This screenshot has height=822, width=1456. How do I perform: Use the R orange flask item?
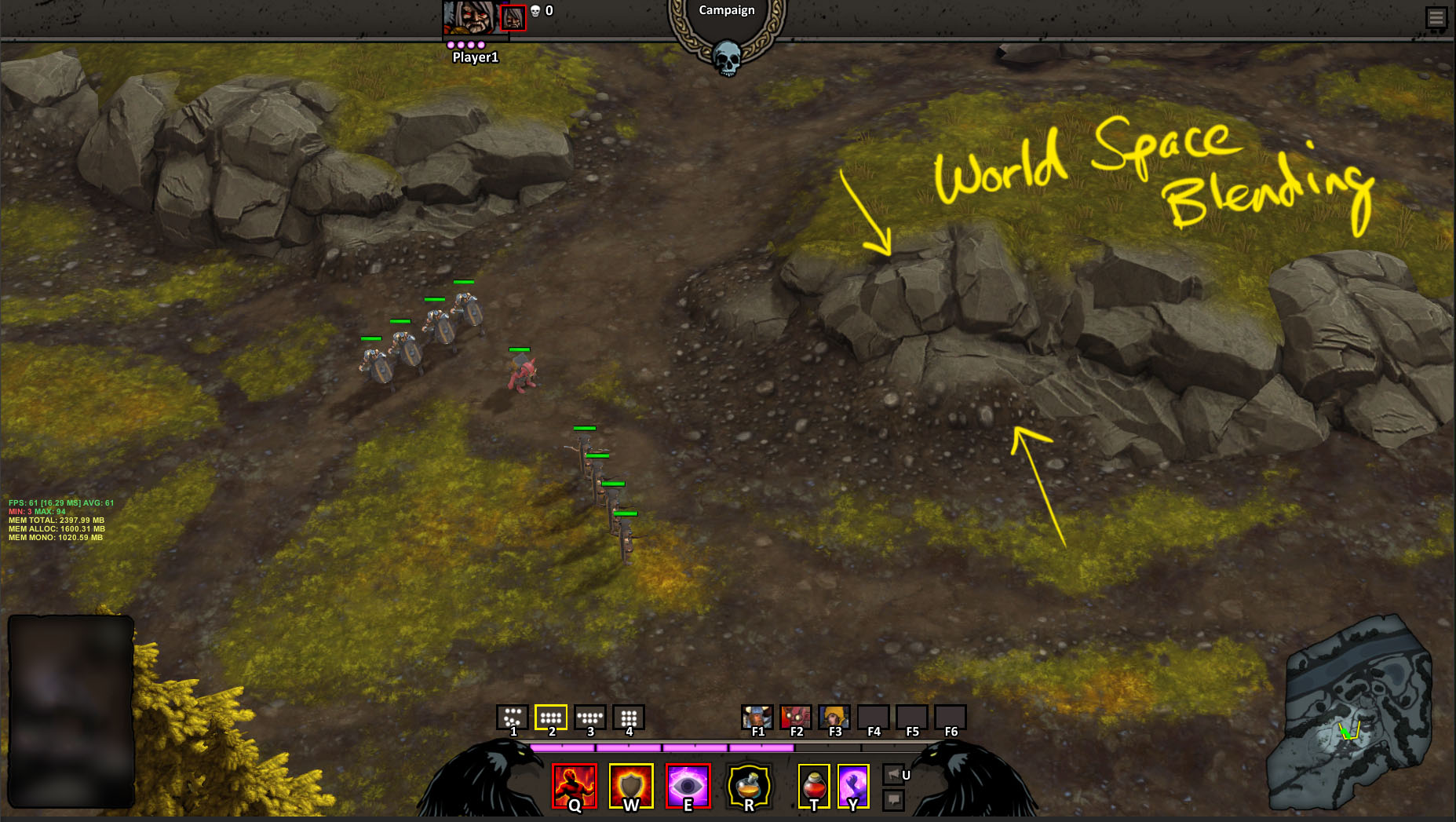click(748, 785)
